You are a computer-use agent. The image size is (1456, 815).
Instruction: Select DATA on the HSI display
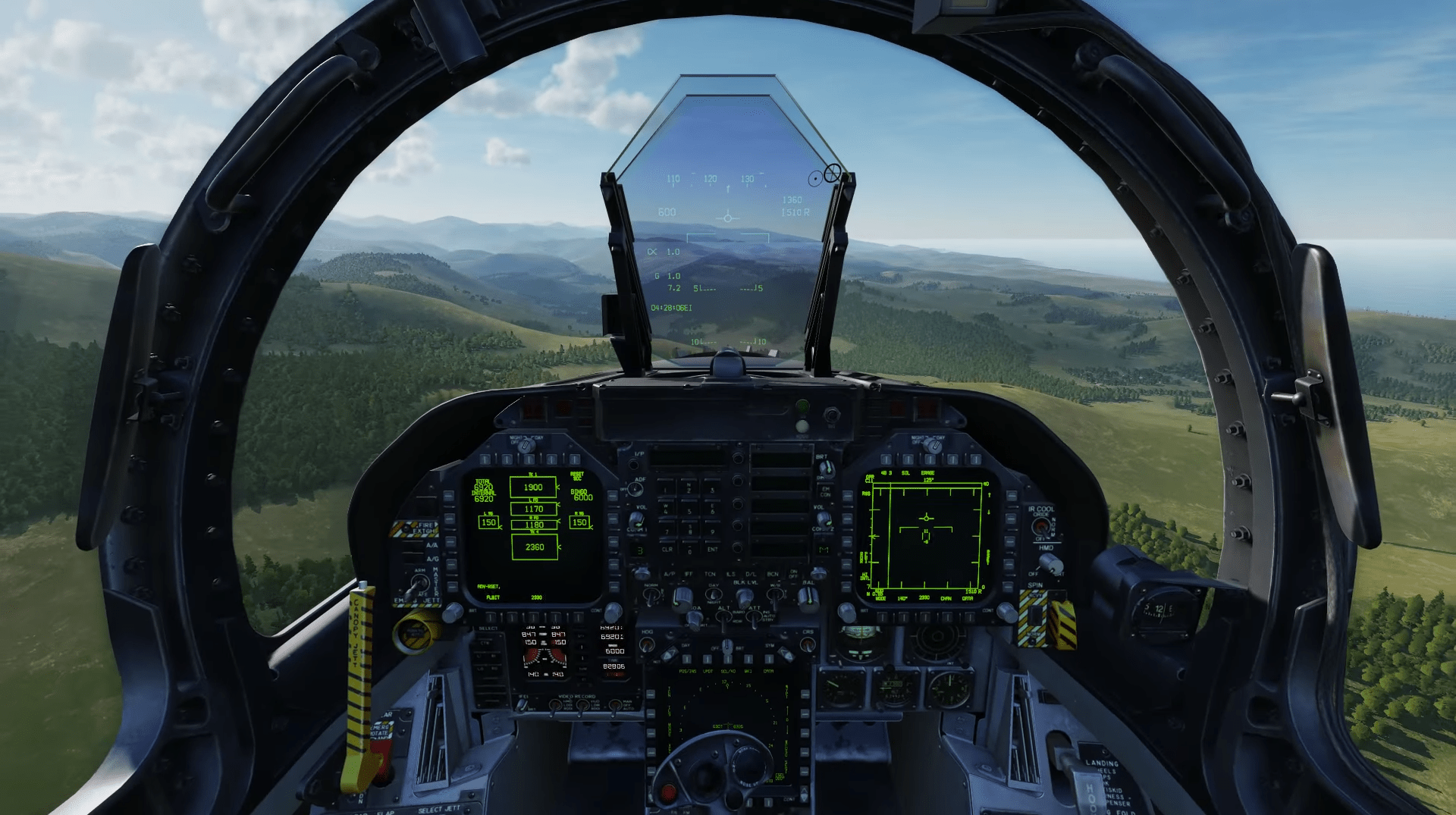969,616
